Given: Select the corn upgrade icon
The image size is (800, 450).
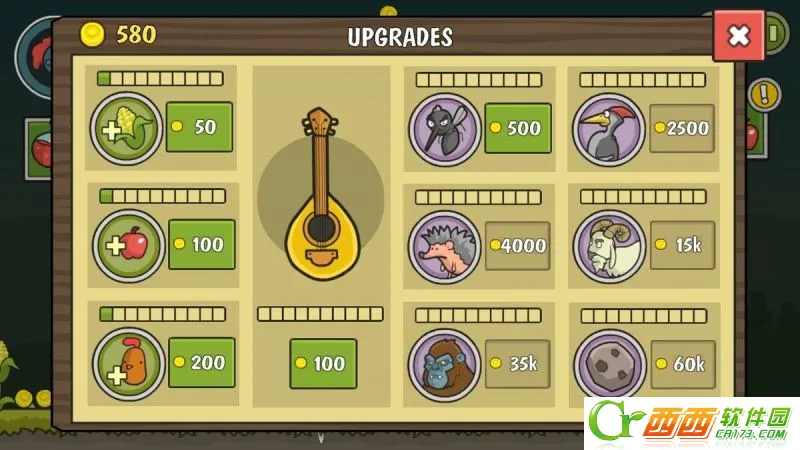Looking at the screenshot, I should click(126, 128).
